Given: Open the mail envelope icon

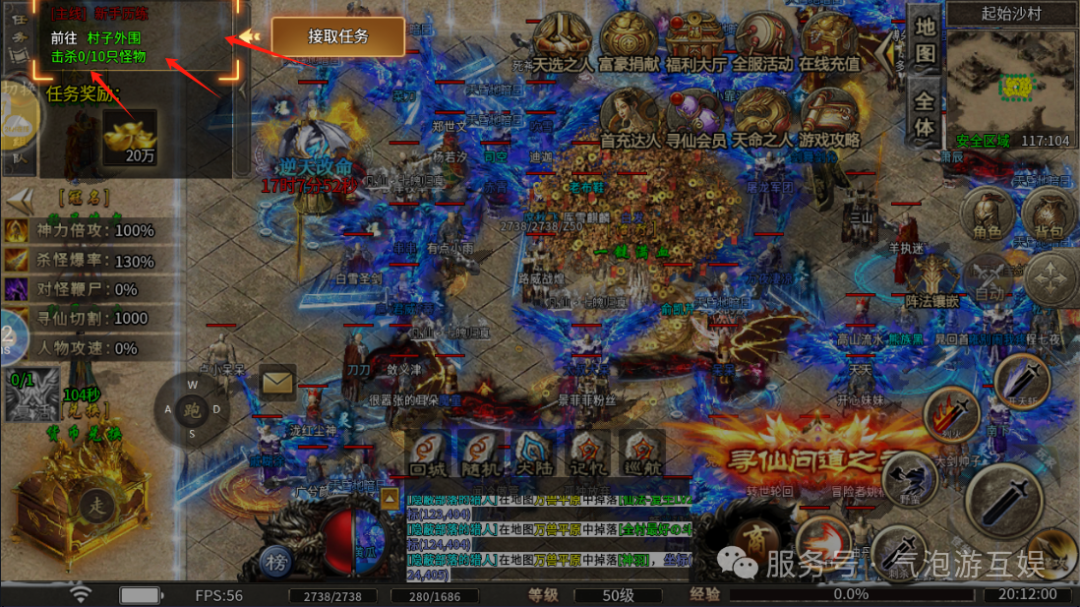Looking at the screenshot, I should [x=277, y=382].
